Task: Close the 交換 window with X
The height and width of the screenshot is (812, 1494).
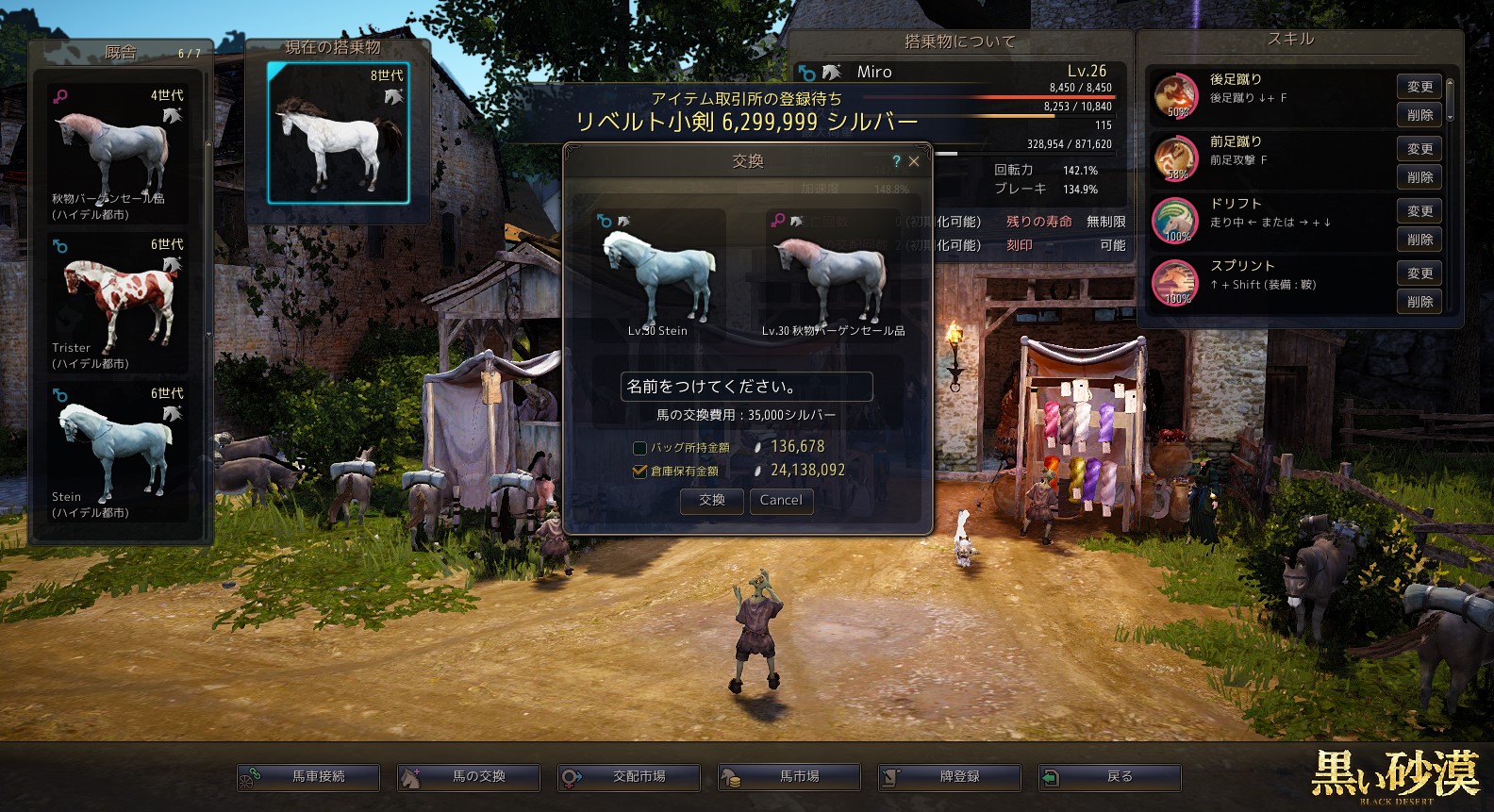Action: click(x=914, y=161)
